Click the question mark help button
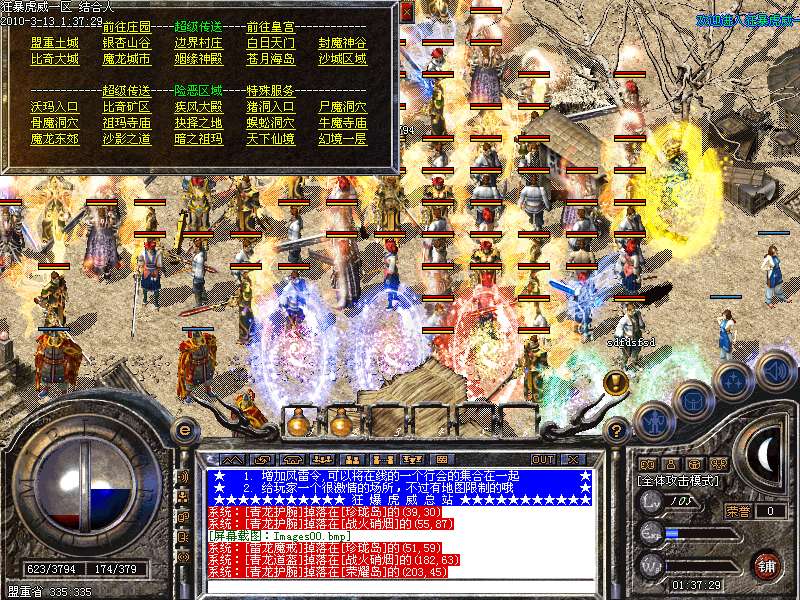This screenshot has height=600, width=800. coord(617,432)
